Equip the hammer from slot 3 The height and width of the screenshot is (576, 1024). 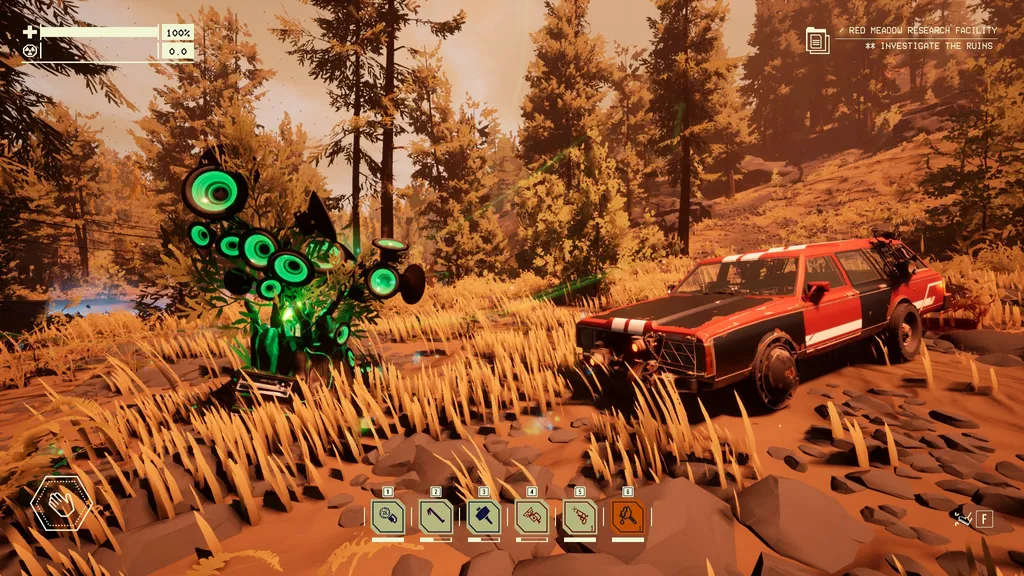tap(484, 517)
